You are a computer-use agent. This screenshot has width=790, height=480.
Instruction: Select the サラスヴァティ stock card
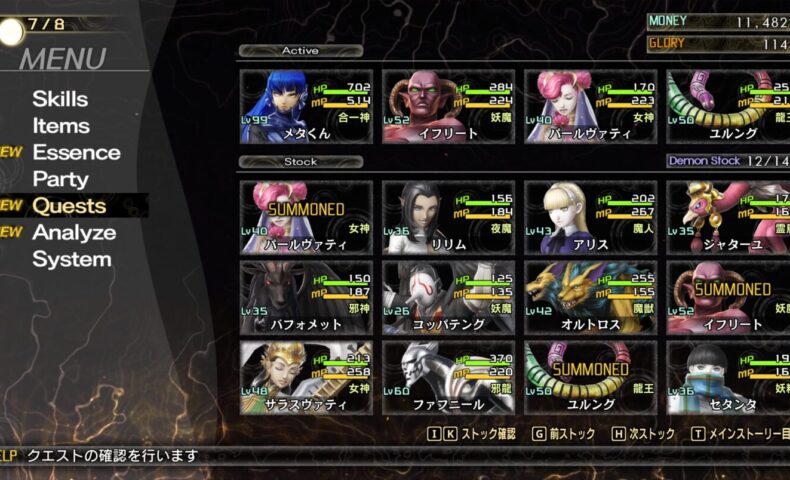[x=306, y=378]
